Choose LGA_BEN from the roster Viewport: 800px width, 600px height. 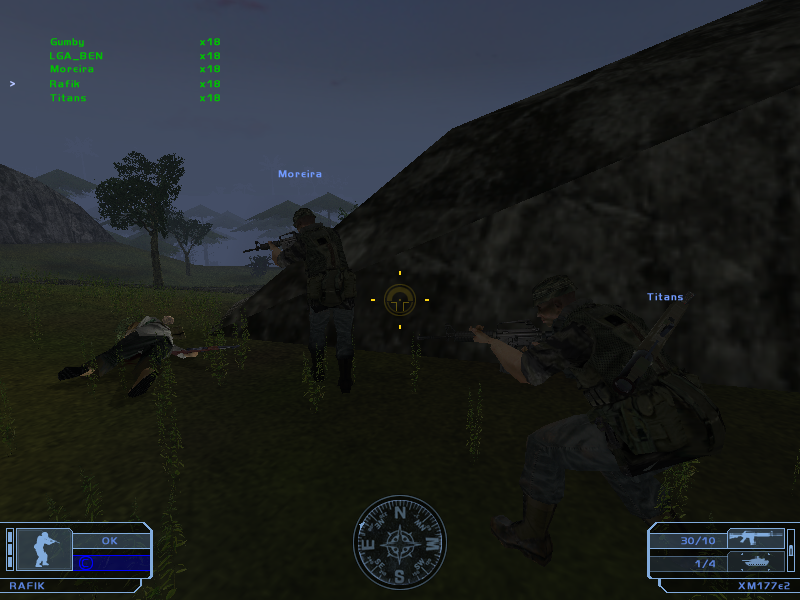click(x=76, y=56)
